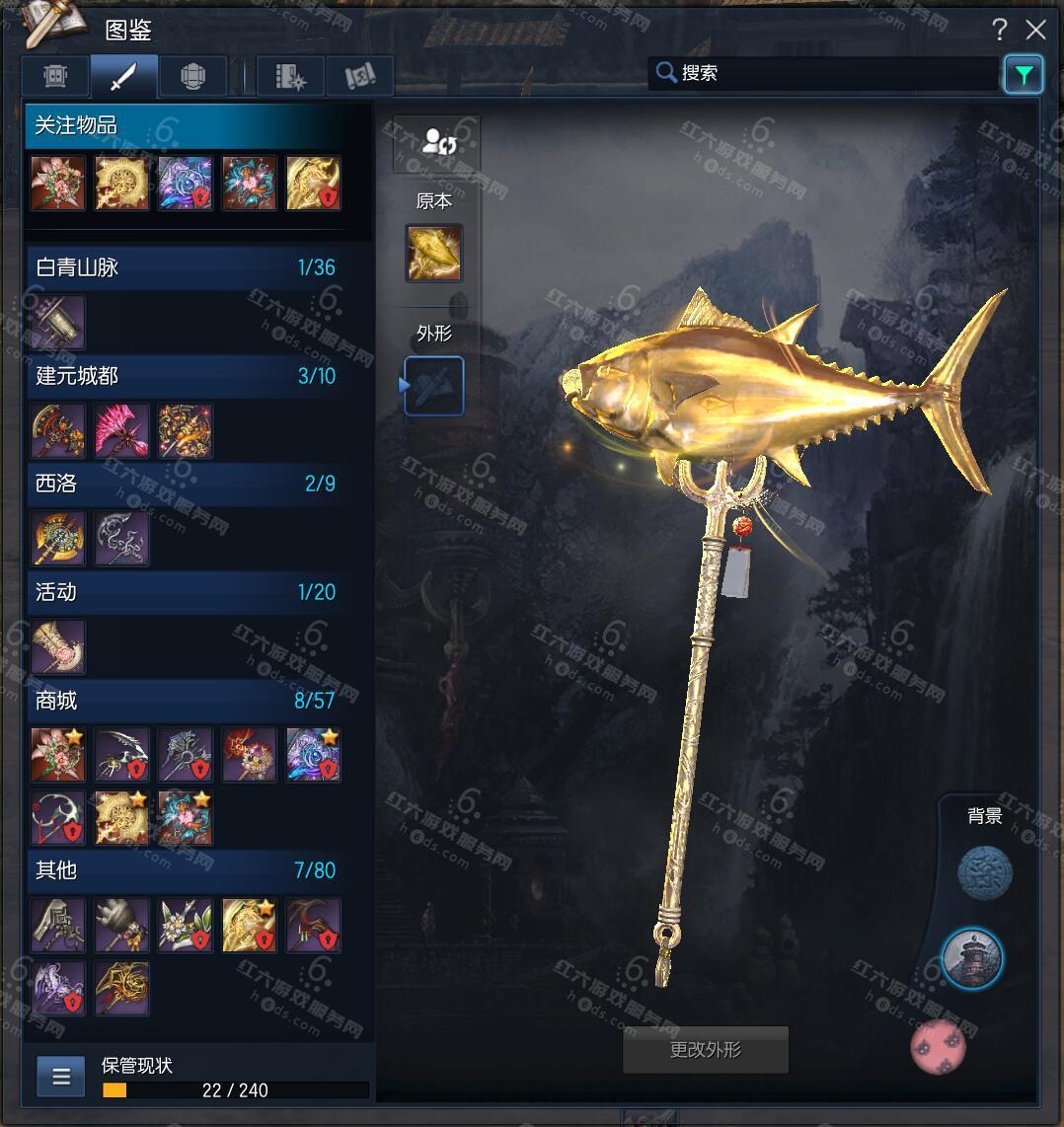Image resolution: width=1064 pixels, height=1127 pixels.
Task: Toggle the character preview switch button
Action: point(437,144)
